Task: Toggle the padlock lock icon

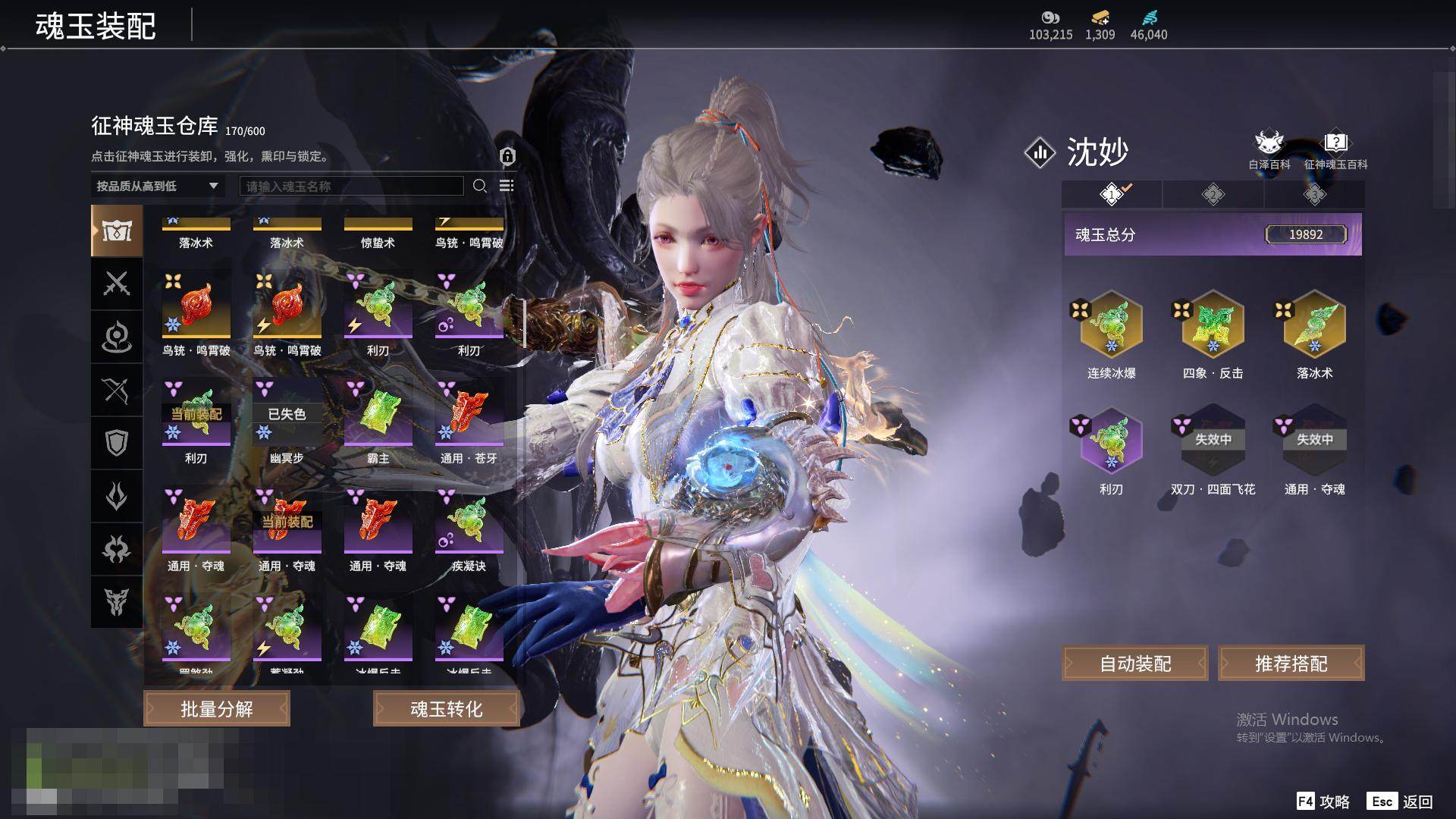Action: click(x=507, y=156)
